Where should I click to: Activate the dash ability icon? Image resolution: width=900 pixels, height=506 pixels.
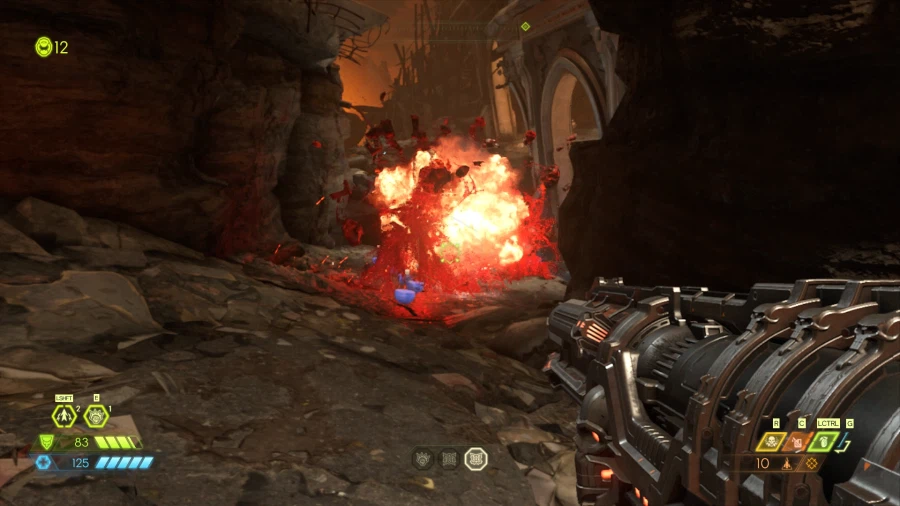click(x=65, y=416)
